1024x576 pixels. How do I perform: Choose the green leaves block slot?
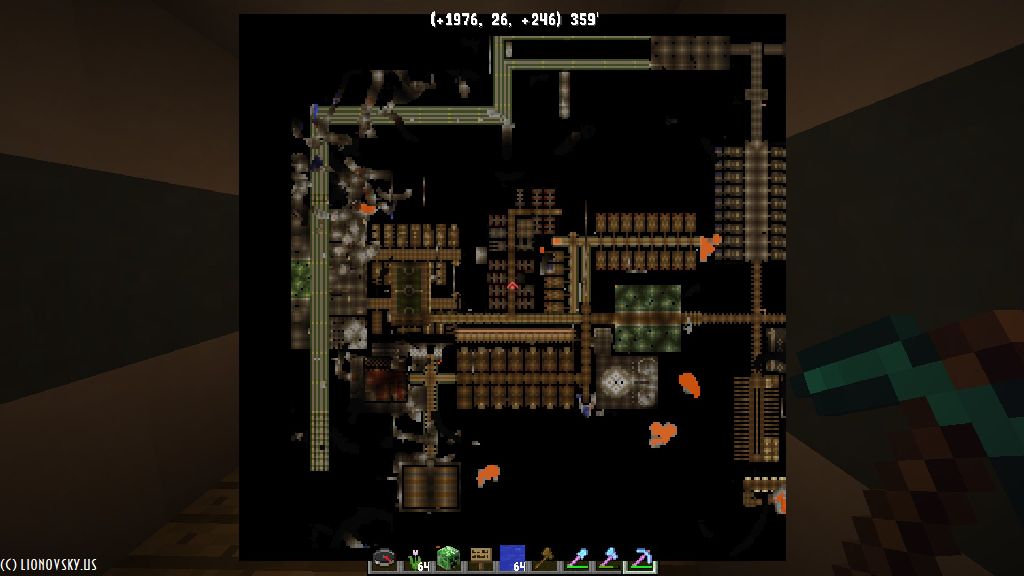pos(449,558)
